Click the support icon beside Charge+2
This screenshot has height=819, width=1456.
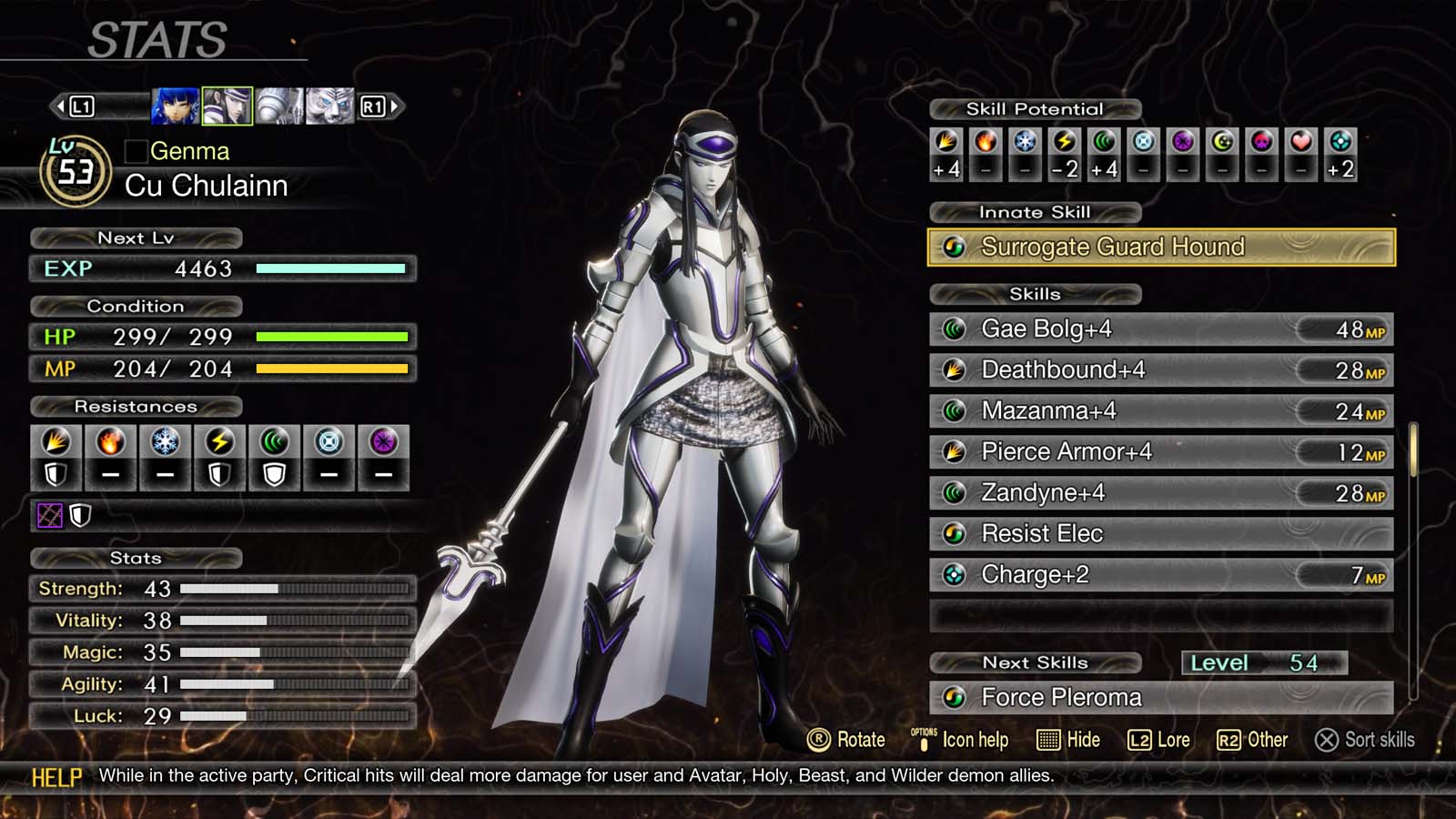pyautogui.click(x=954, y=575)
